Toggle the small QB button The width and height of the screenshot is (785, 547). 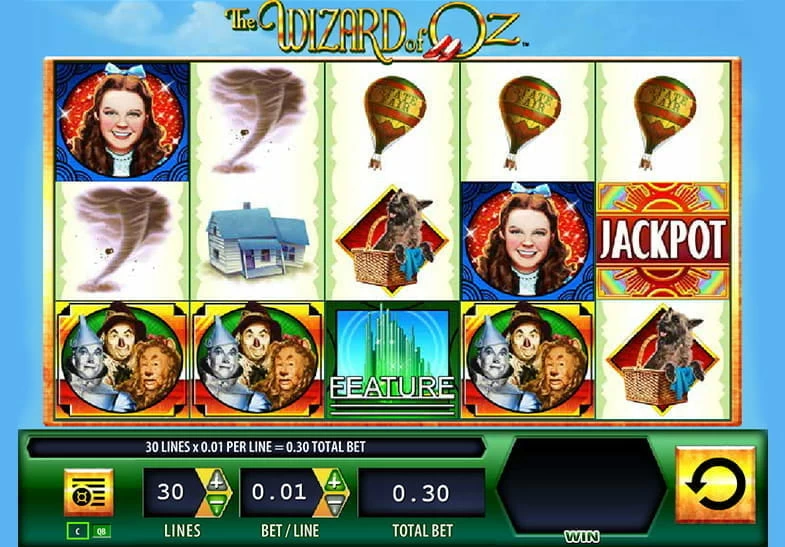pos(101,529)
